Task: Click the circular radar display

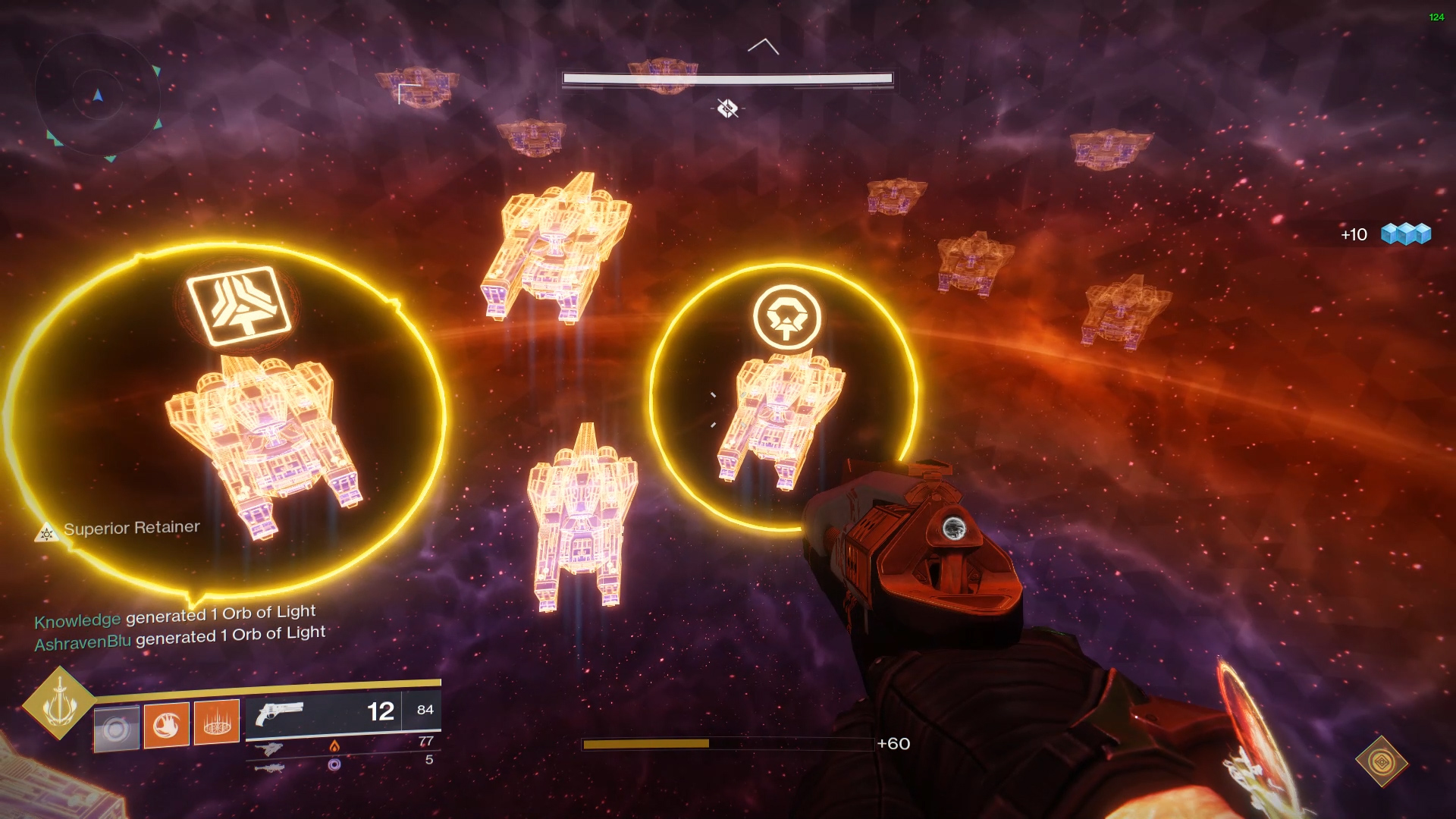Action: coord(98,96)
